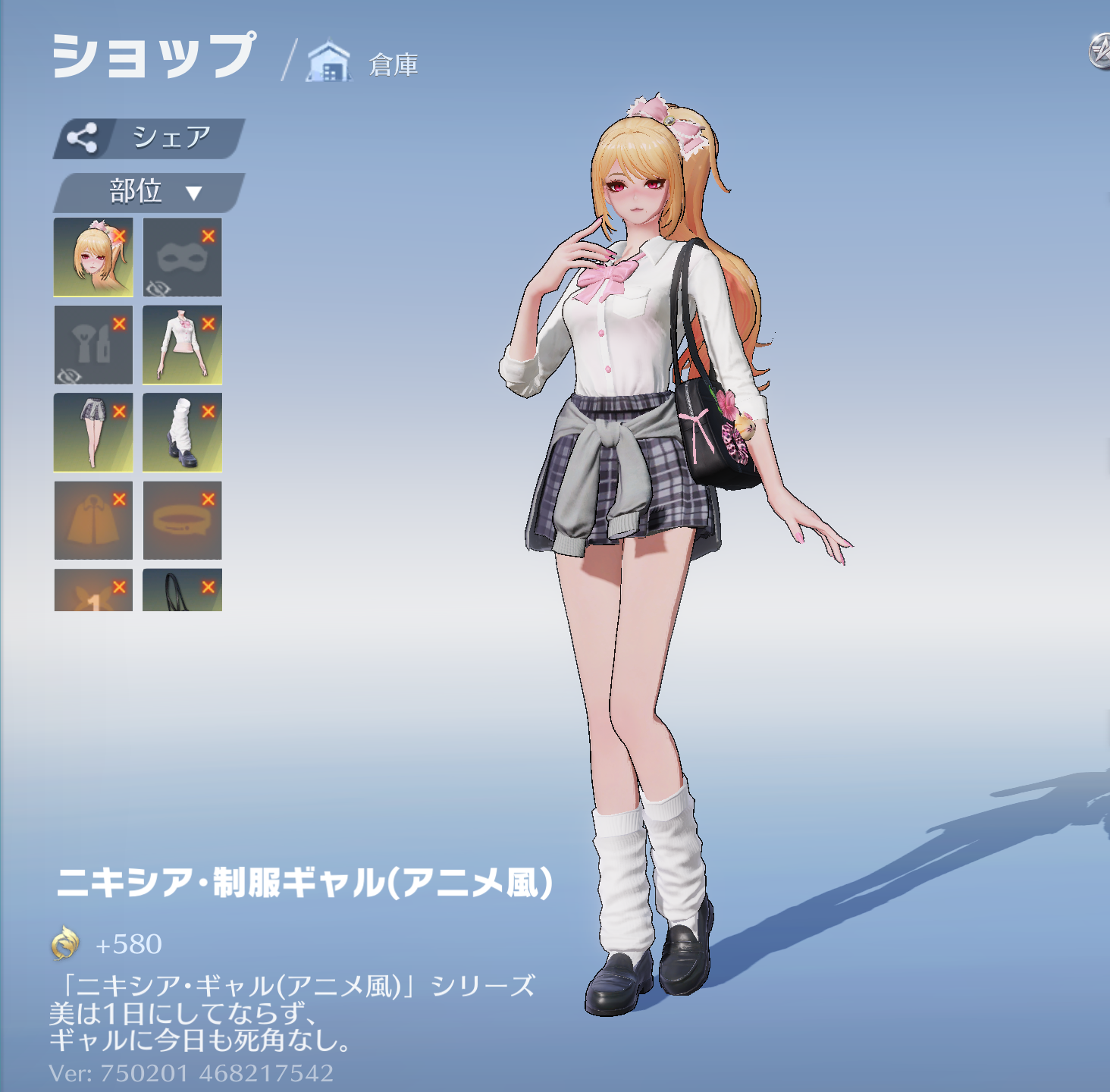Select the lipstick makeup slot

[92, 345]
